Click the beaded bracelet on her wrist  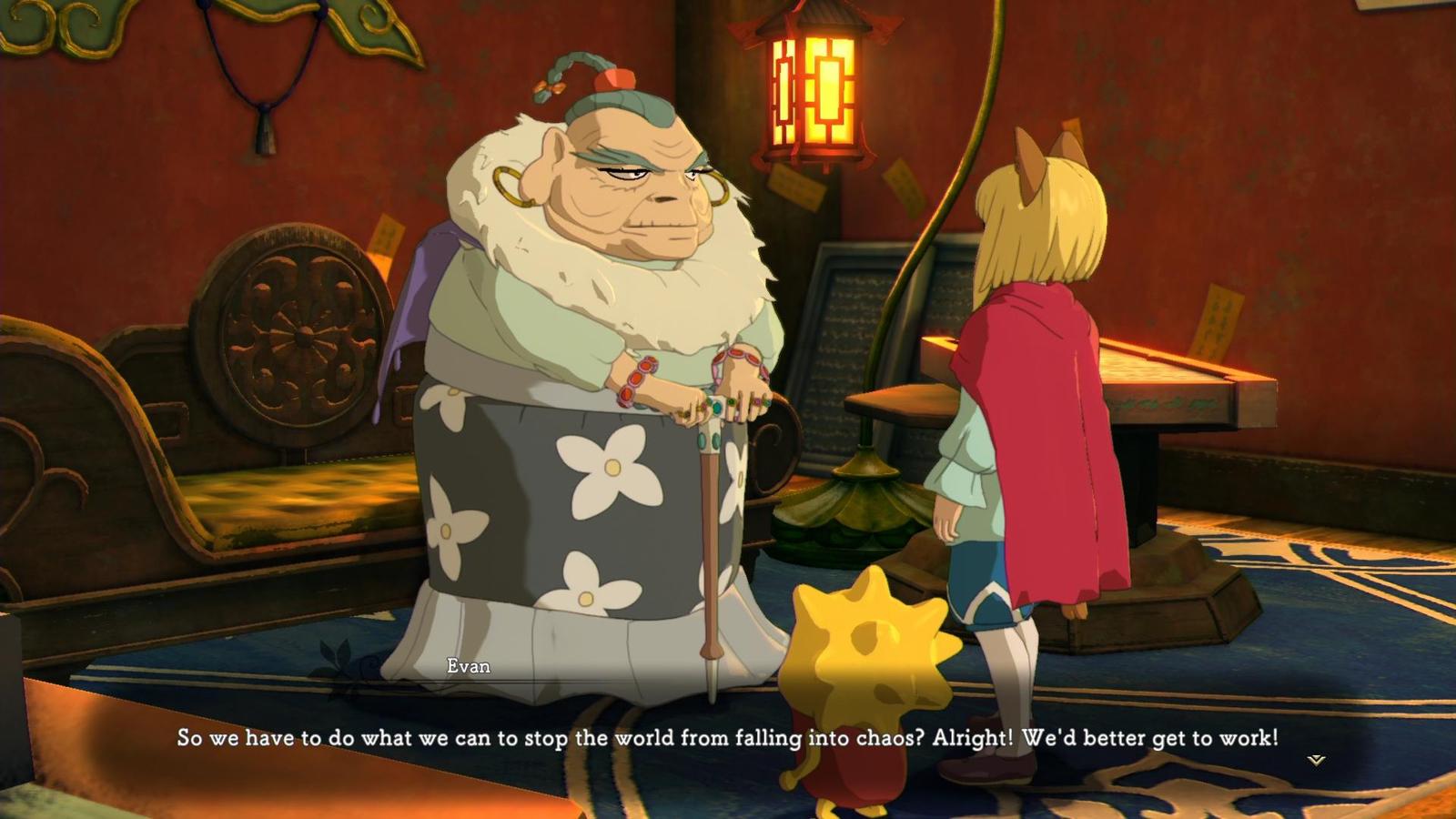637,375
